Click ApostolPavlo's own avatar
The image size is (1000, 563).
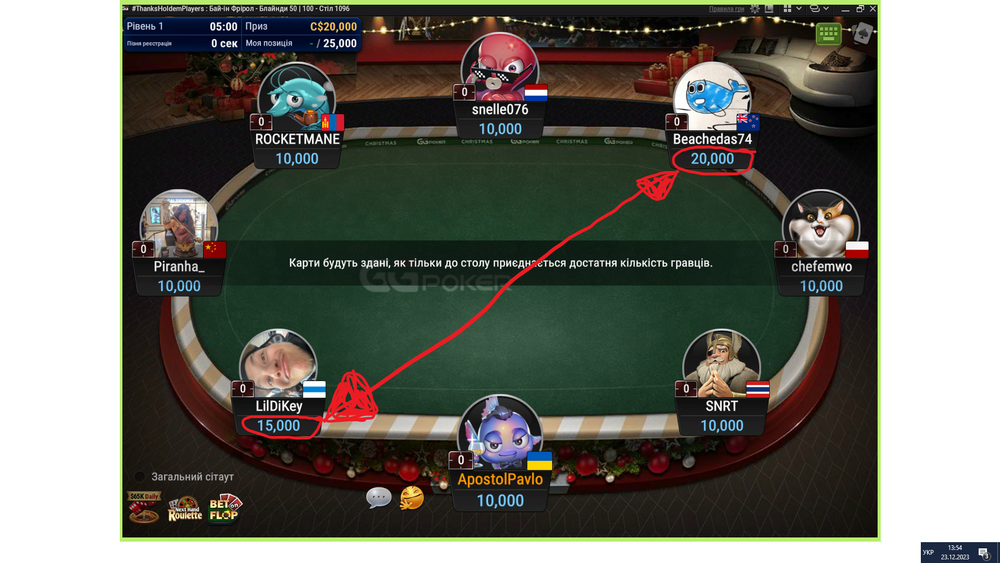point(498,436)
